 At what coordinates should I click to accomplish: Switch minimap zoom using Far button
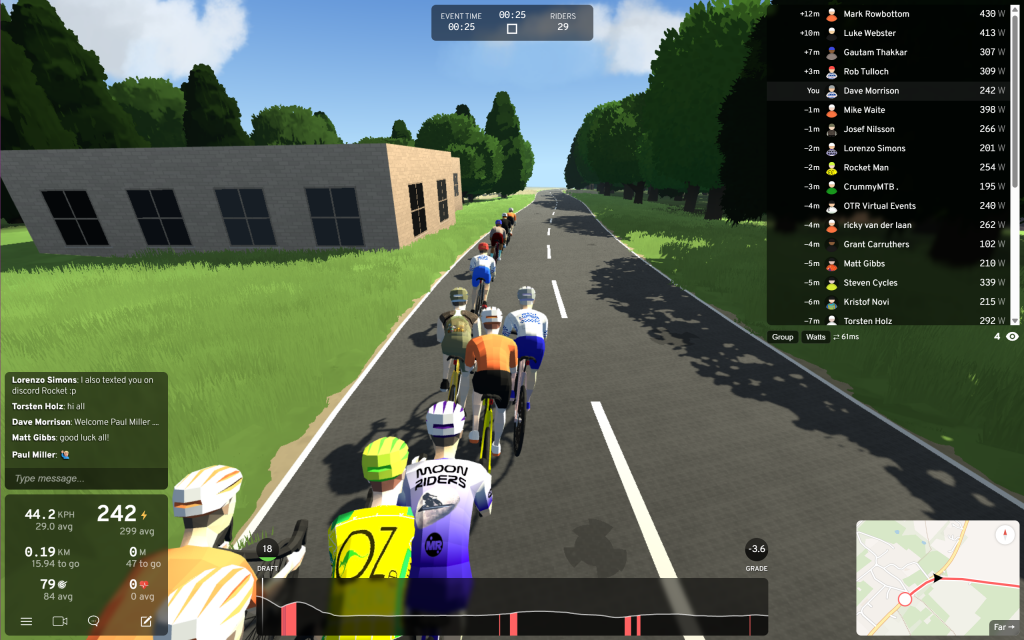1003,627
